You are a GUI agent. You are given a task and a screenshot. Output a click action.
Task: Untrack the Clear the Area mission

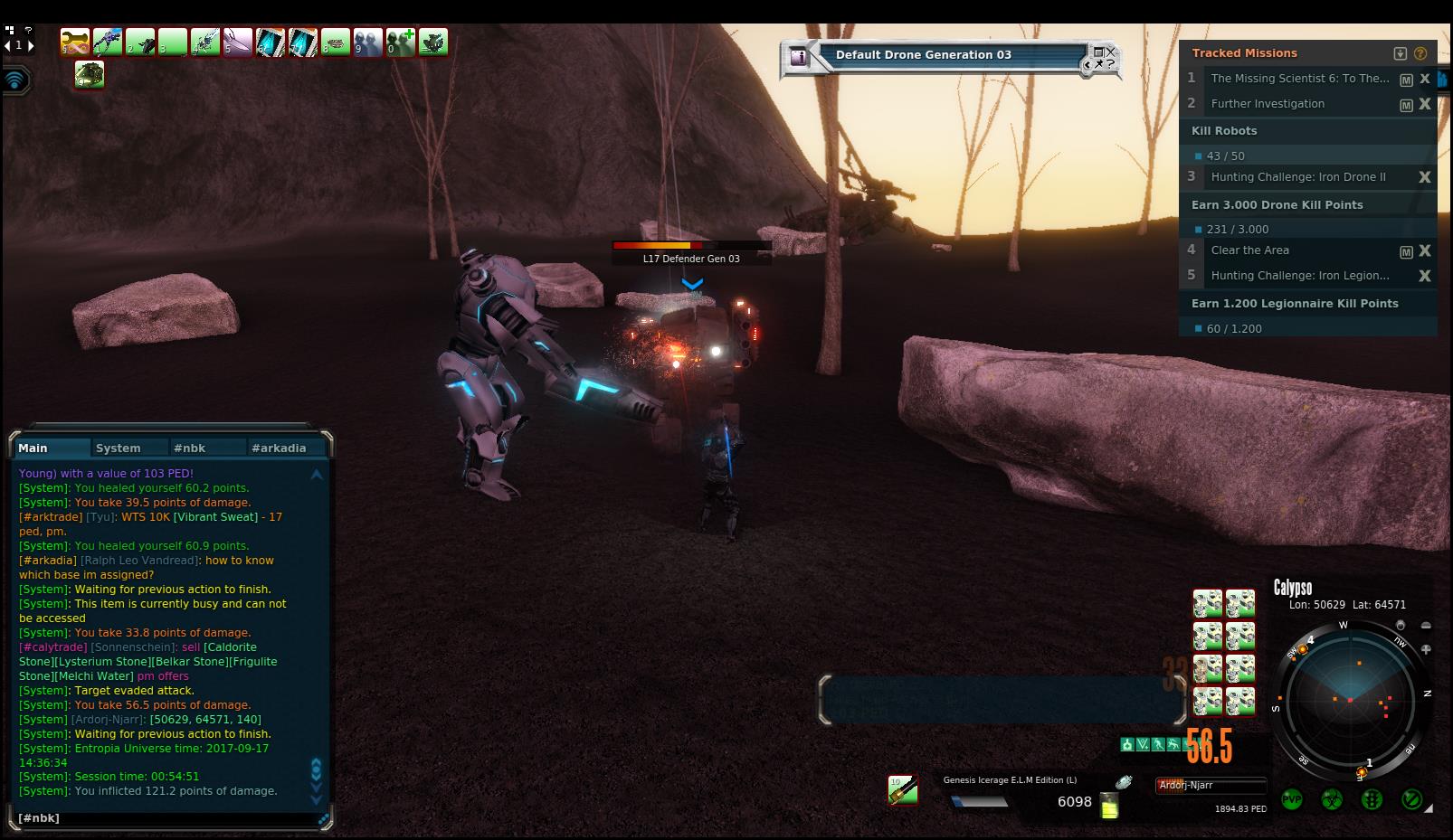1425,250
